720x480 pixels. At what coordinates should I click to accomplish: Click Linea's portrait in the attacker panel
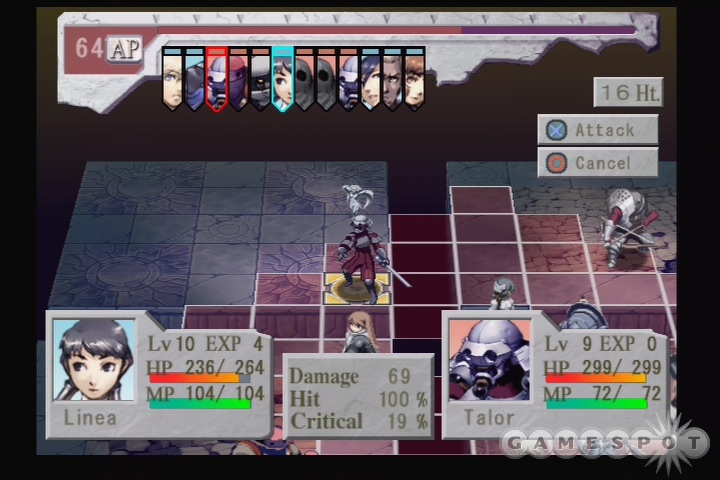point(93,360)
